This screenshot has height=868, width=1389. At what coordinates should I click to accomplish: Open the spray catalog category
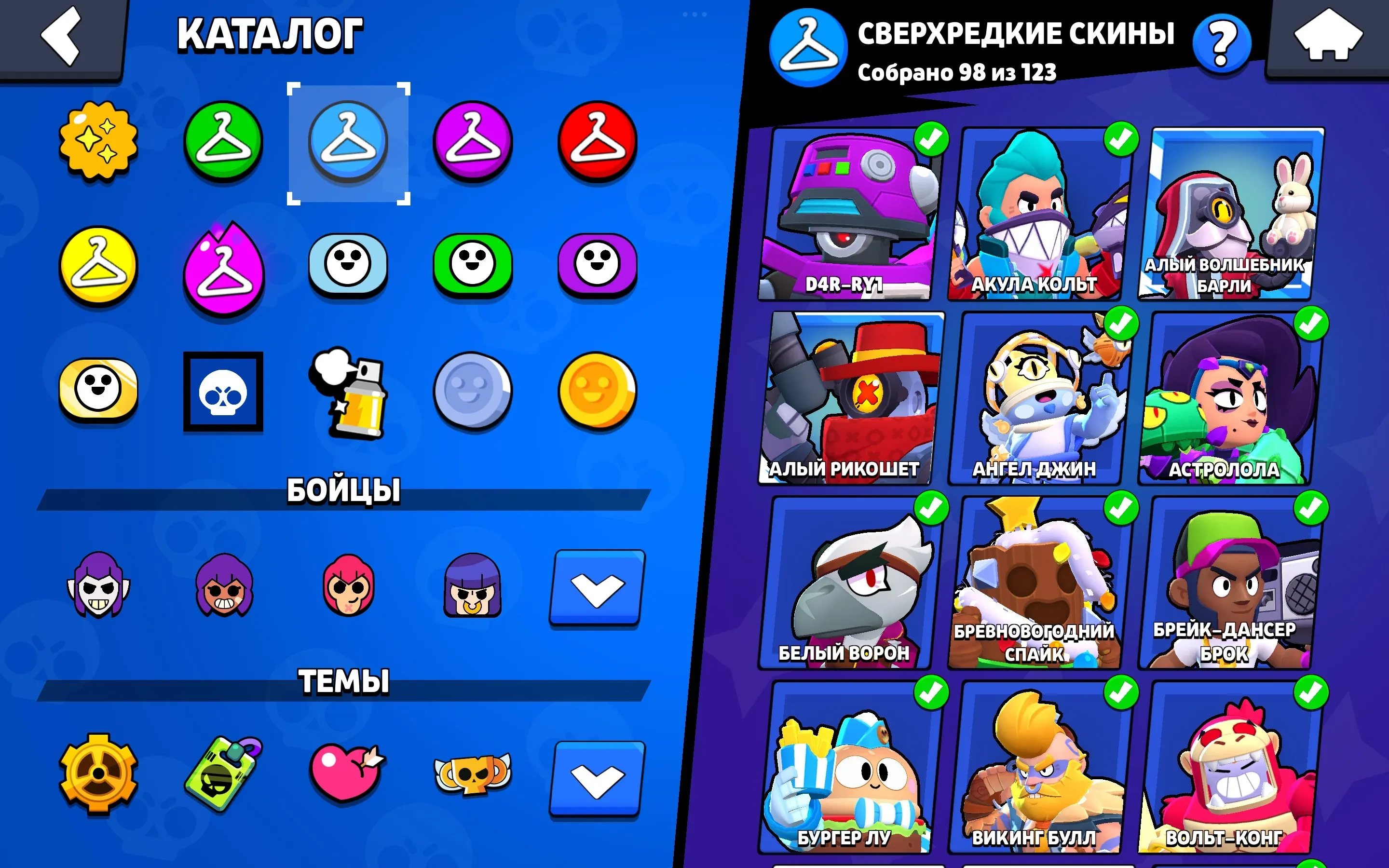pyautogui.click(x=349, y=391)
